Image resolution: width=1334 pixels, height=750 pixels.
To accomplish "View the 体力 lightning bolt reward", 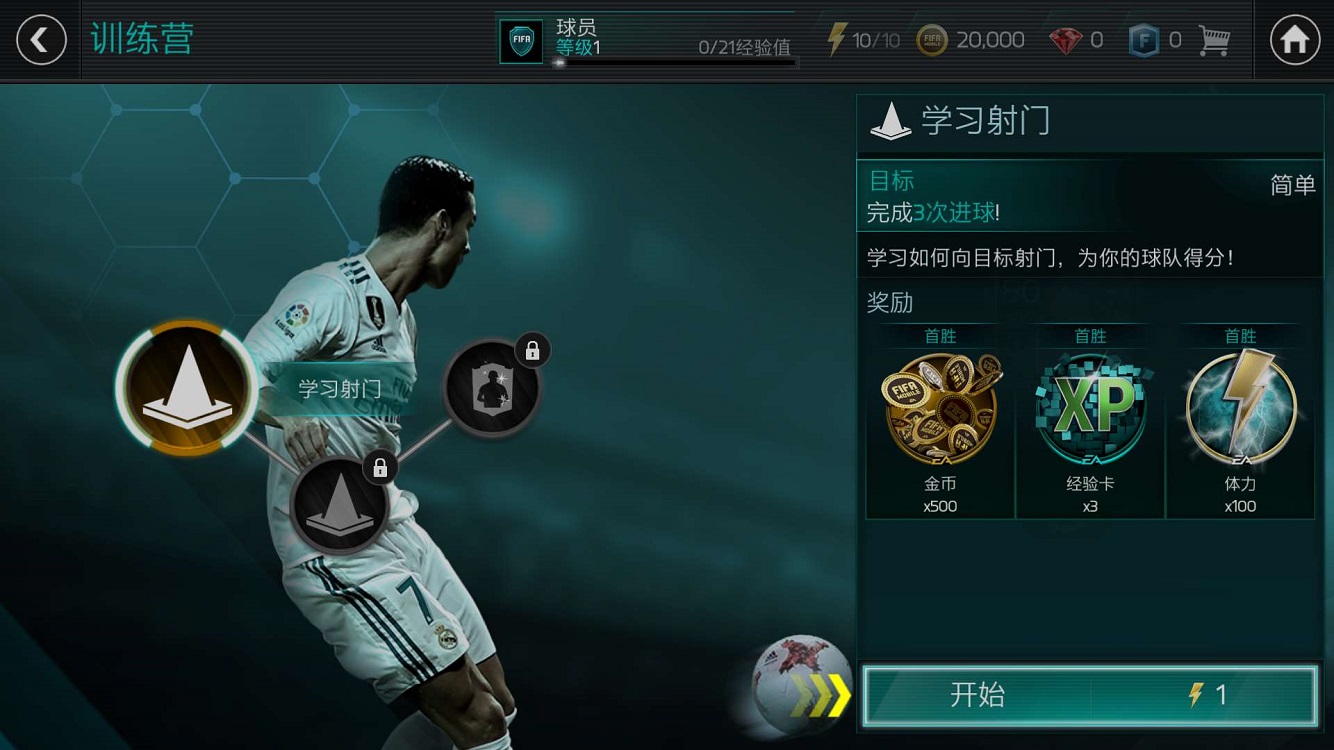I will pyautogui.click(x=1240, y=420).
